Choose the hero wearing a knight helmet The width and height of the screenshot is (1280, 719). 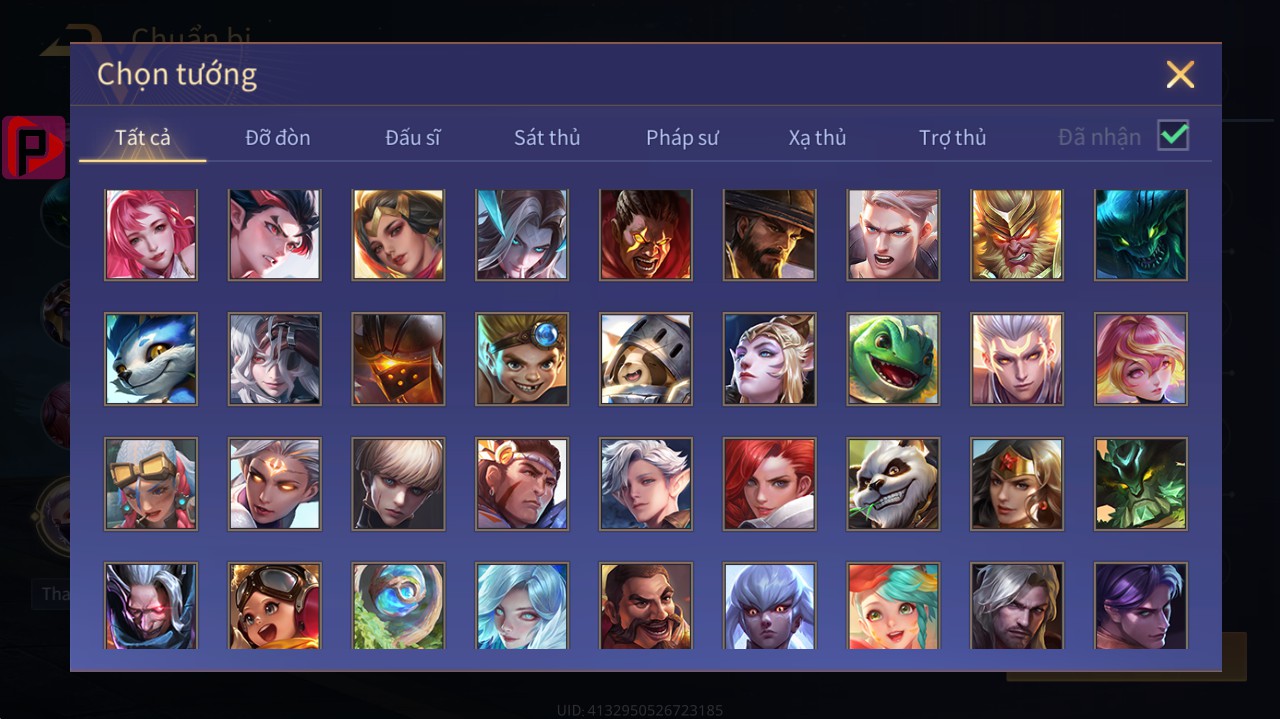click(x=645, y=359)
